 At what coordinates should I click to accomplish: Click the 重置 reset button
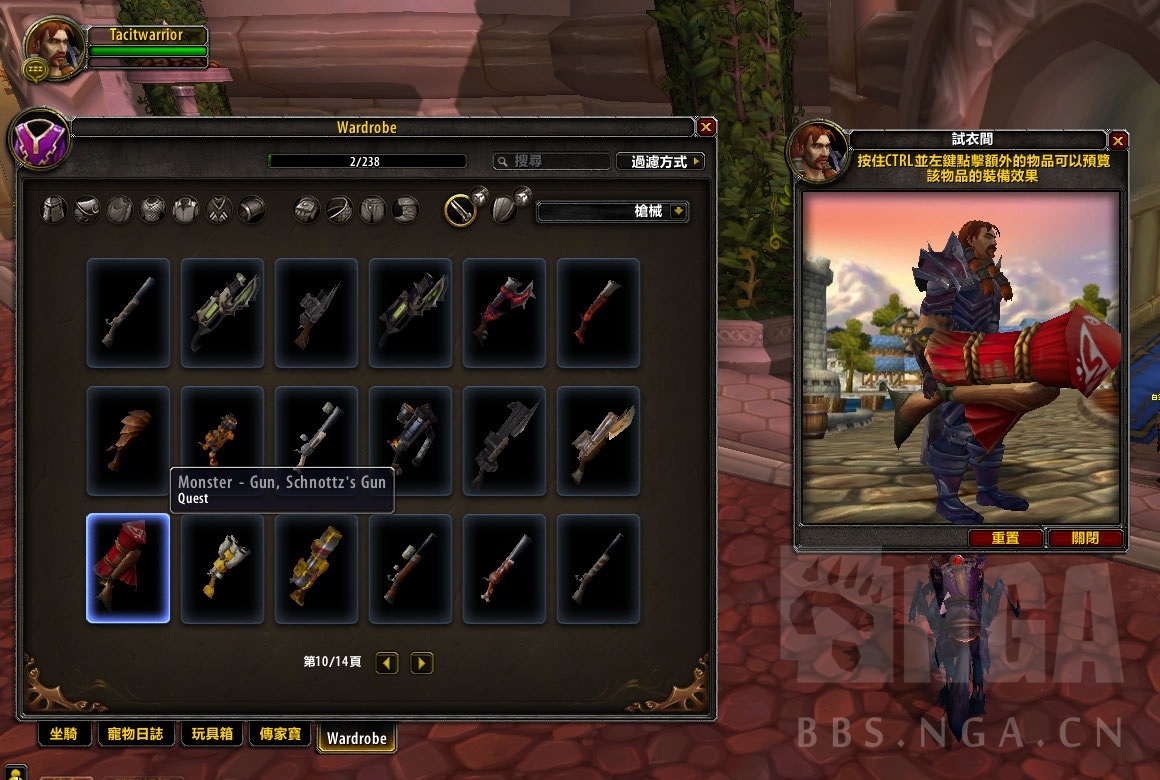(1005, 538)
